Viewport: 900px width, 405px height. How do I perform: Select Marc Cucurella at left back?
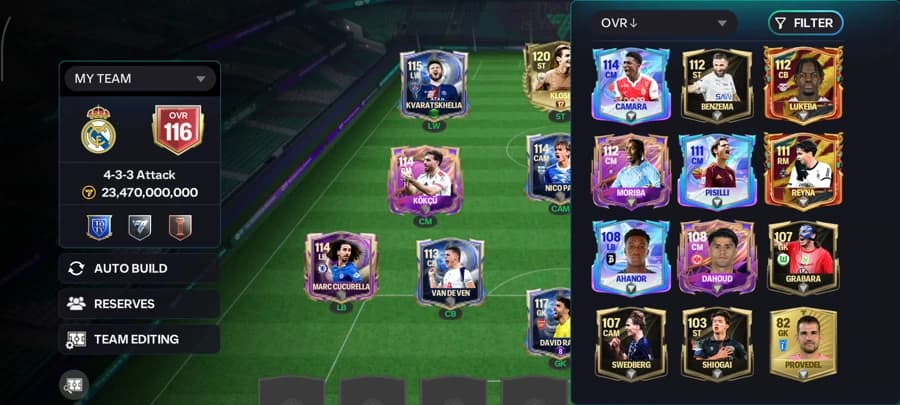pos(341,268)
